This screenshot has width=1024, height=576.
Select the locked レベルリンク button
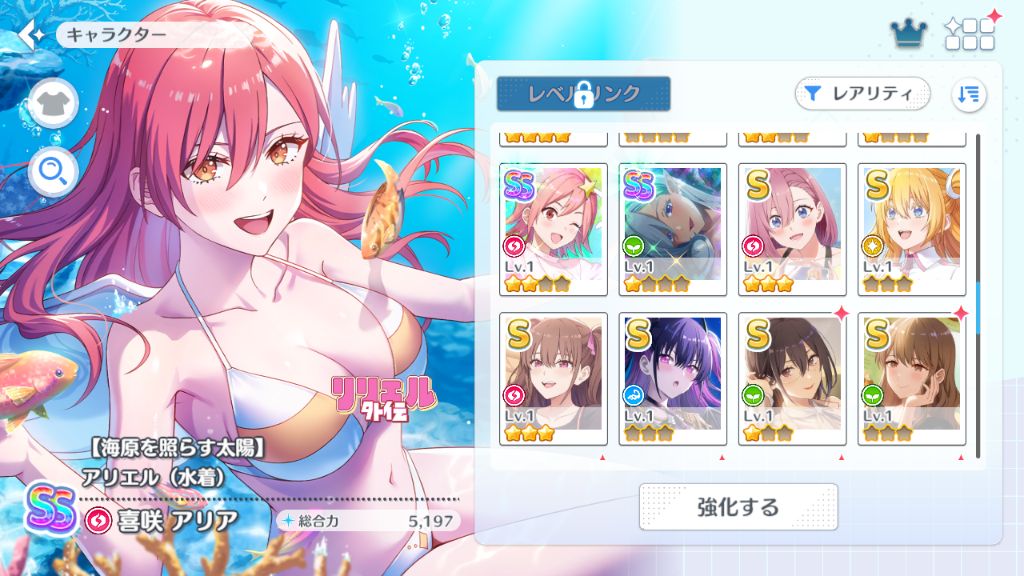(583, 94)
